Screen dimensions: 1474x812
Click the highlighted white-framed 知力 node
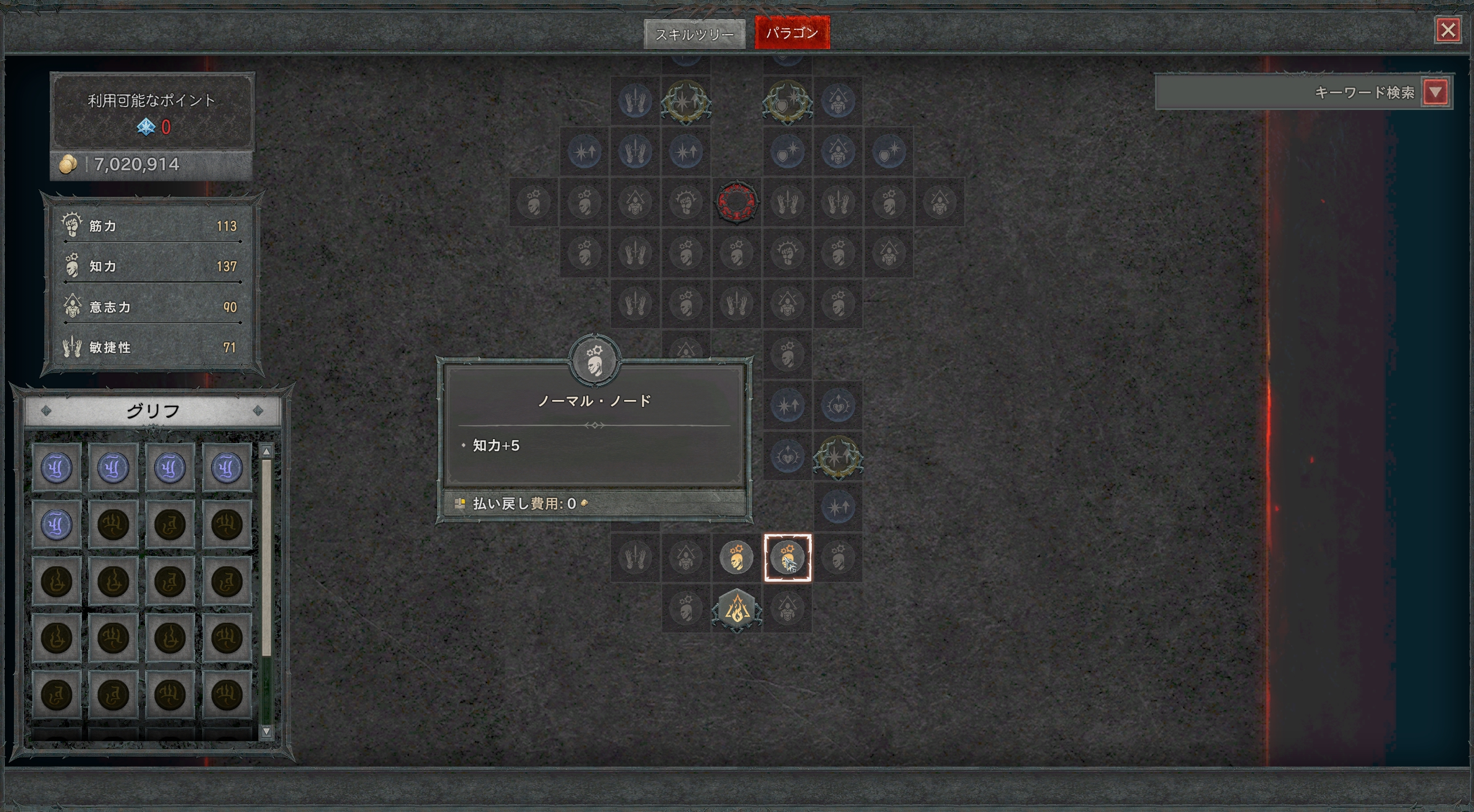tap(787, 558)
